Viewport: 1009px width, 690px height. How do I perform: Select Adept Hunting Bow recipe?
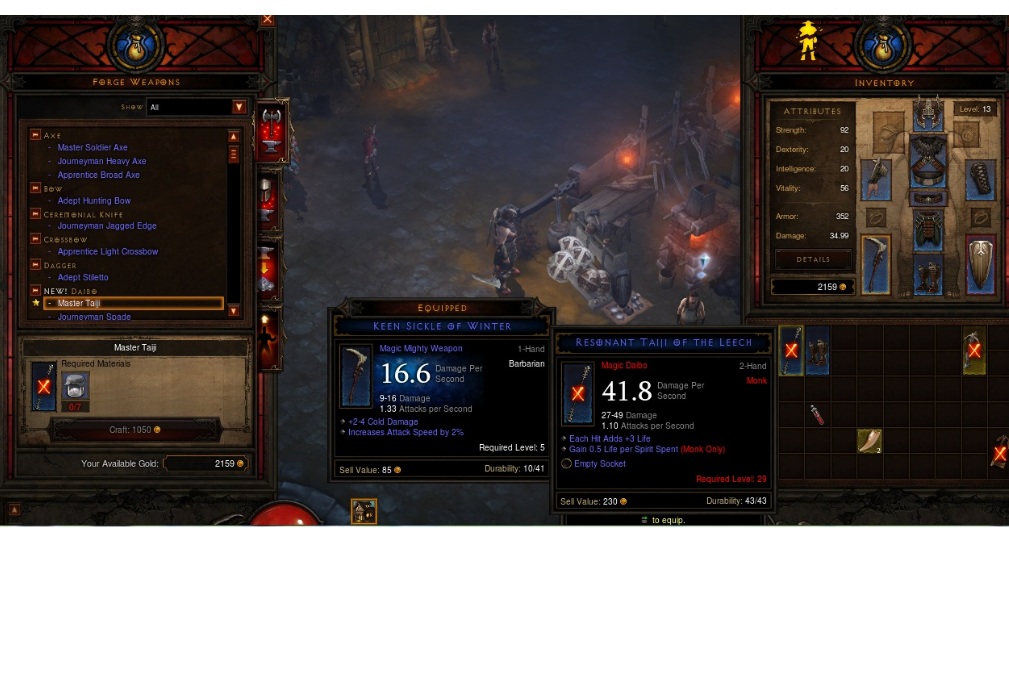click(93, 201)
